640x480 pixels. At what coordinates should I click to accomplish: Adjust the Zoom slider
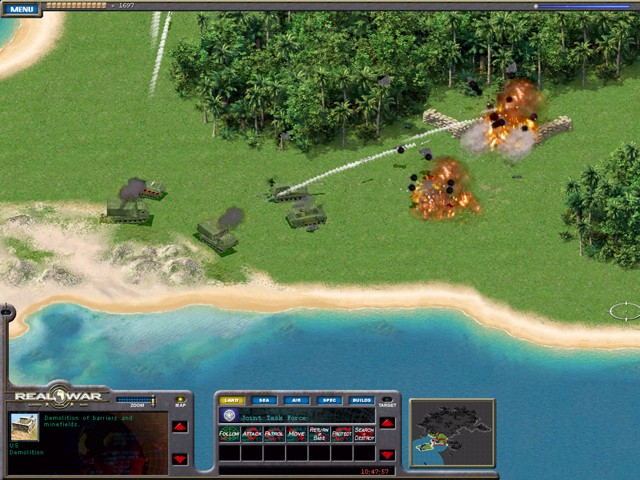coord(136,400)
